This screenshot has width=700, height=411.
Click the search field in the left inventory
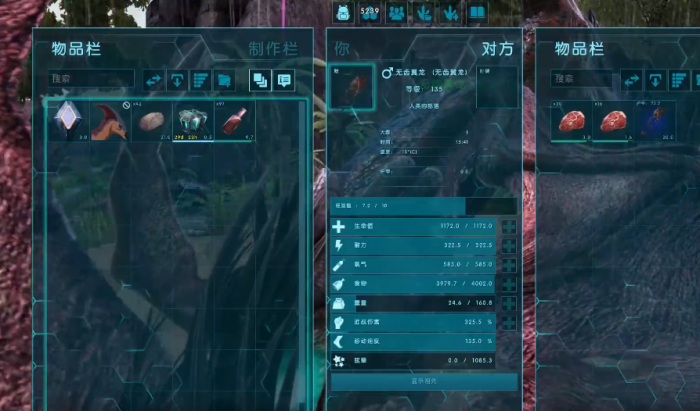[92, 79]
